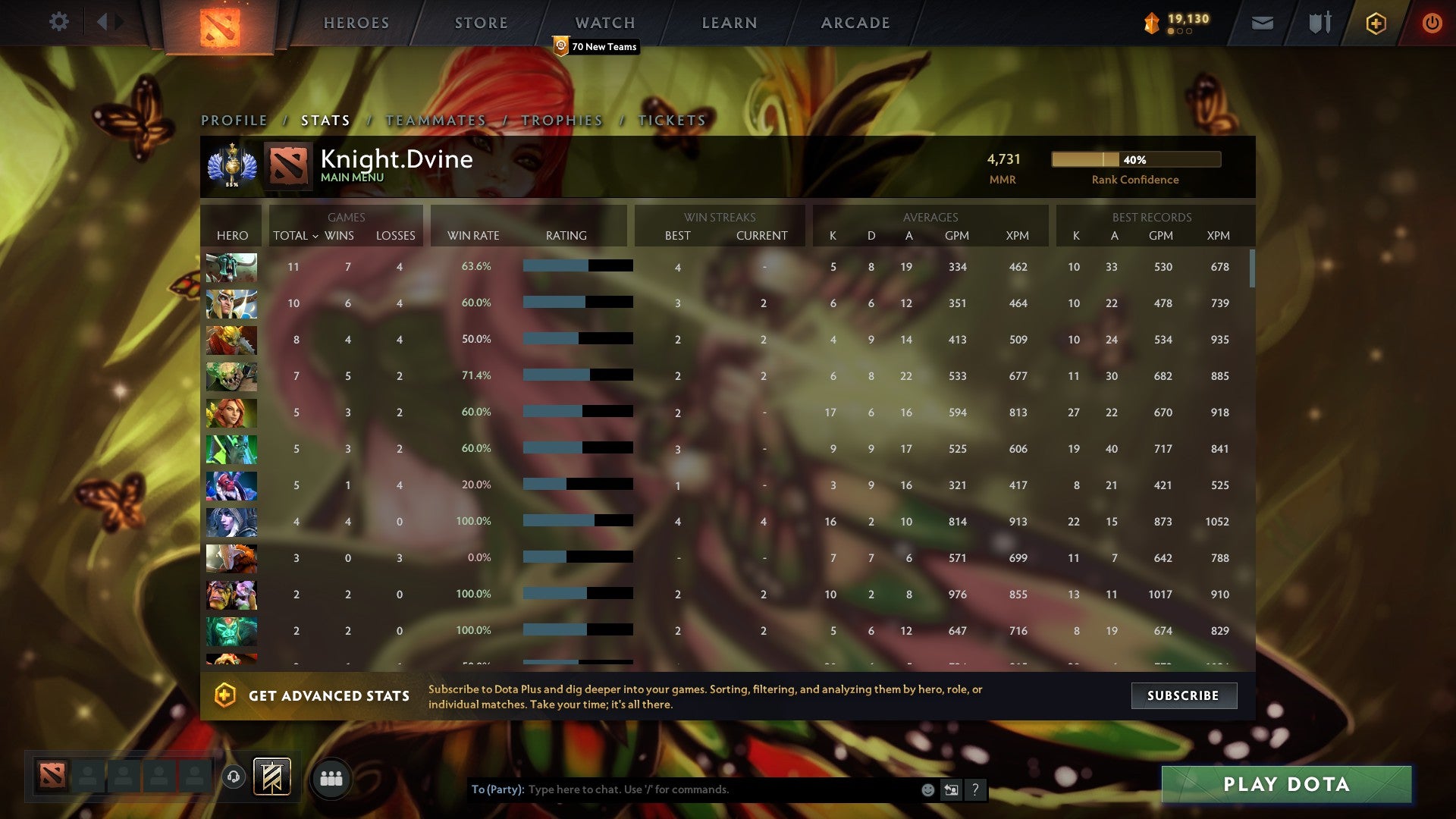Switch to the TEAMMATES tab
This screenshot has height=819, width=1456.
[435, 120]
